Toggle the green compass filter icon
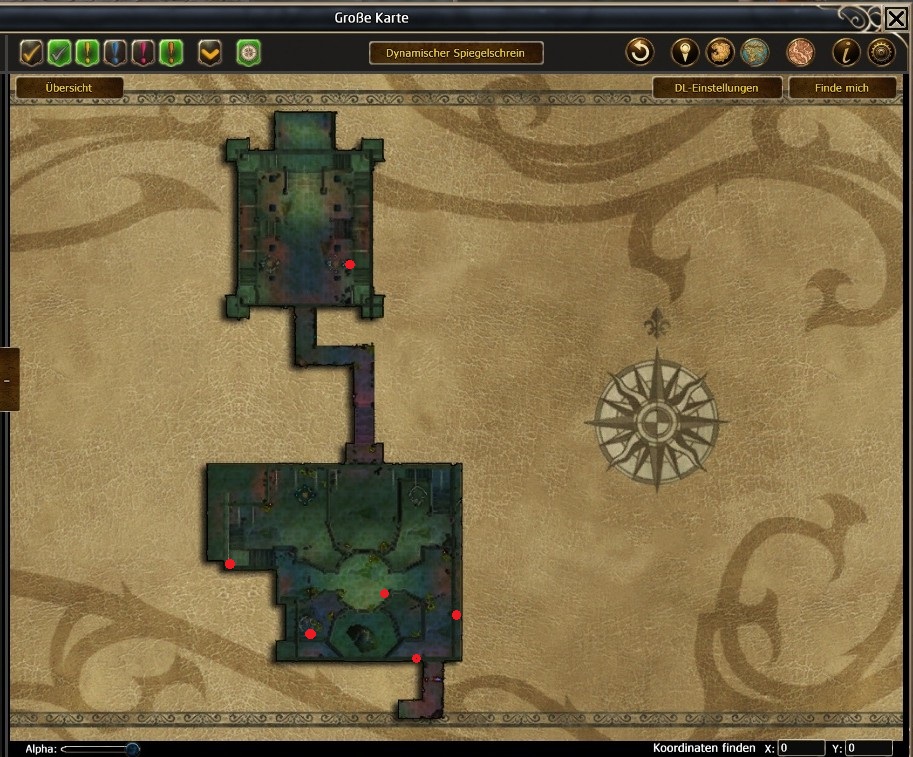Image resolution: width=913 pixels, height=757 pixels. pos(248,52)
